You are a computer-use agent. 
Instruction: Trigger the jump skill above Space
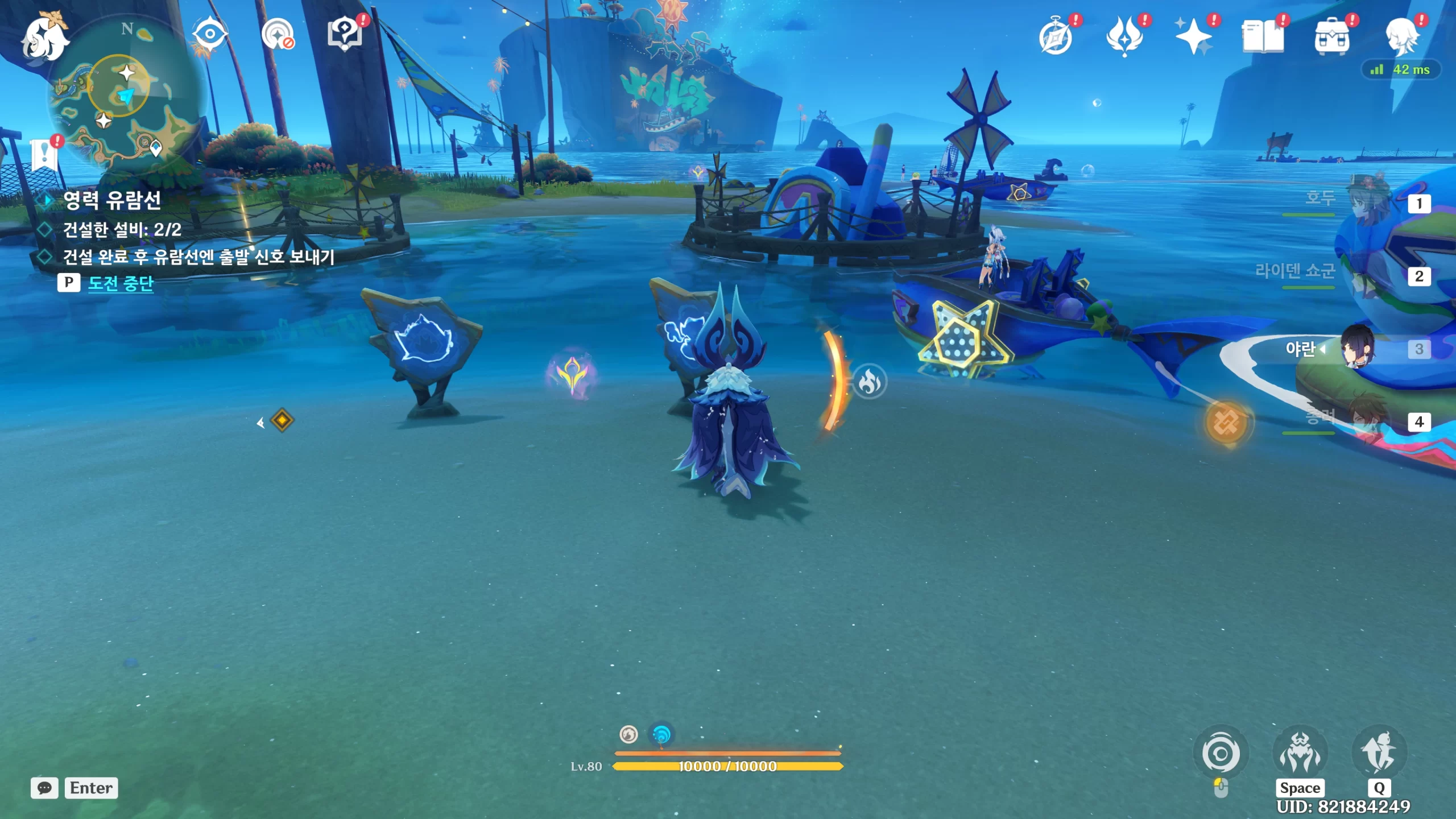click(x=1300, y=754)
